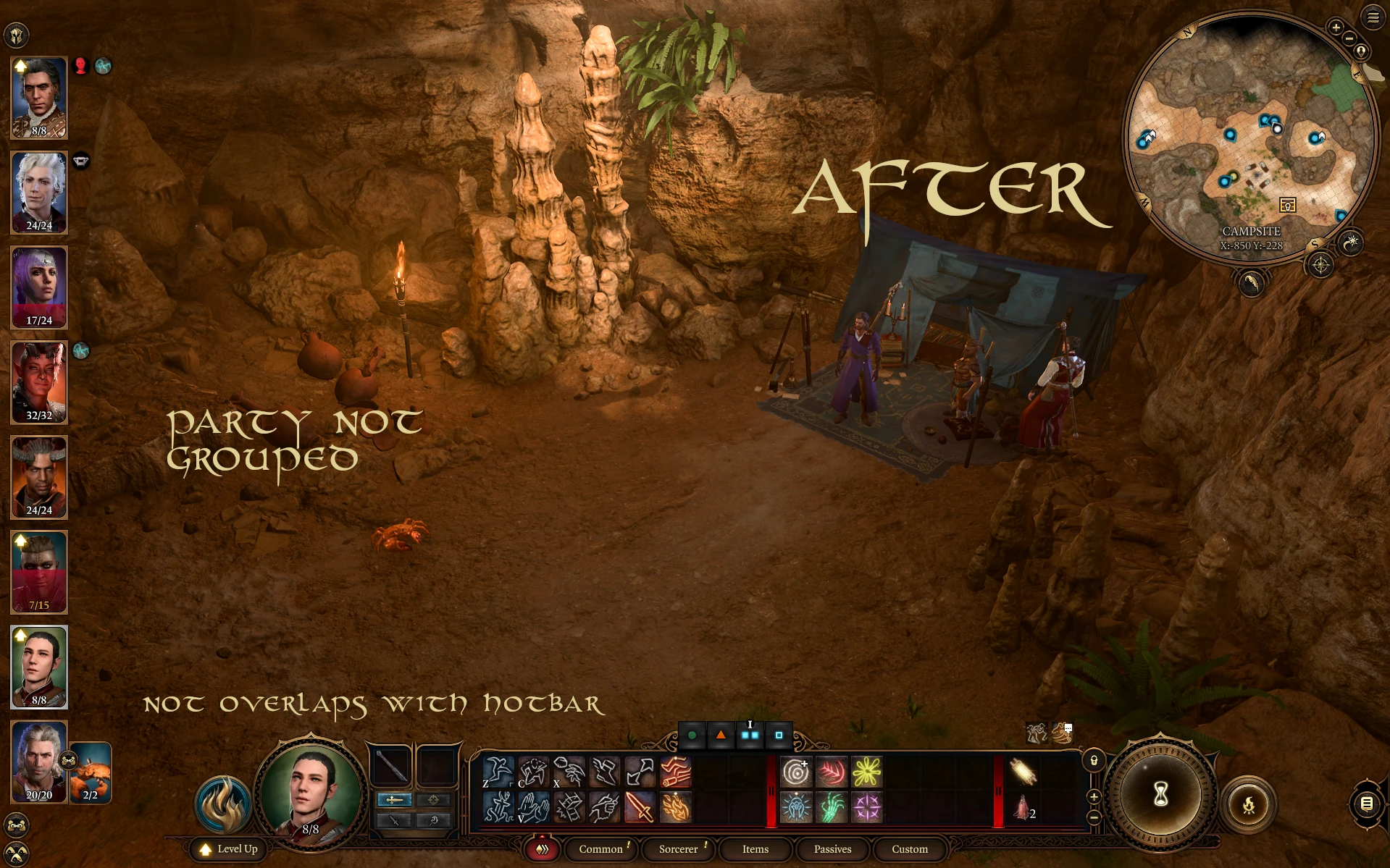Screen dimensions: 1390x868
Task: Open the top-right hamburger game menu
Action: [1373, 18]
